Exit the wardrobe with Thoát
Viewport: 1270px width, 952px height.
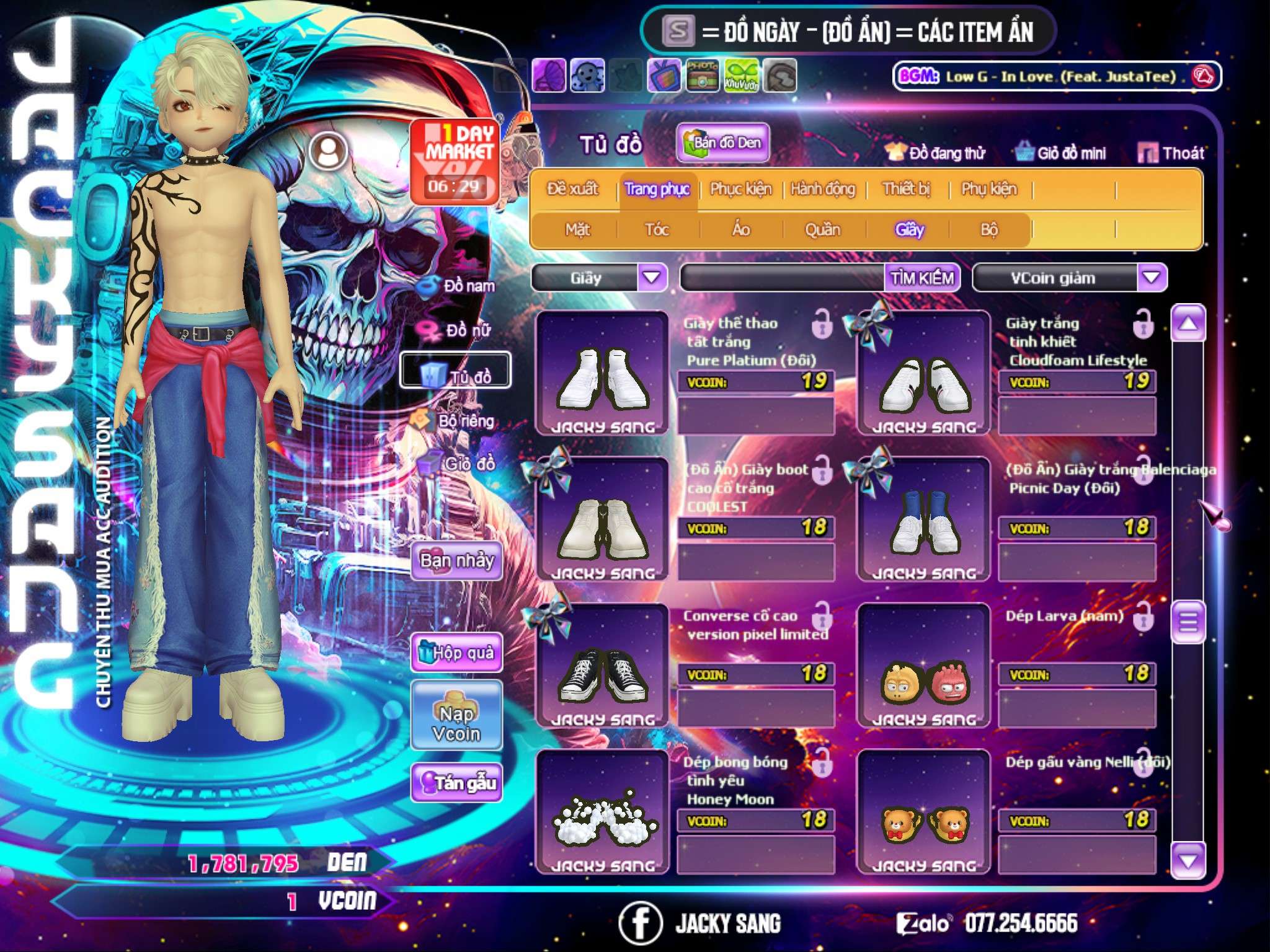(x=1171, y=153)
